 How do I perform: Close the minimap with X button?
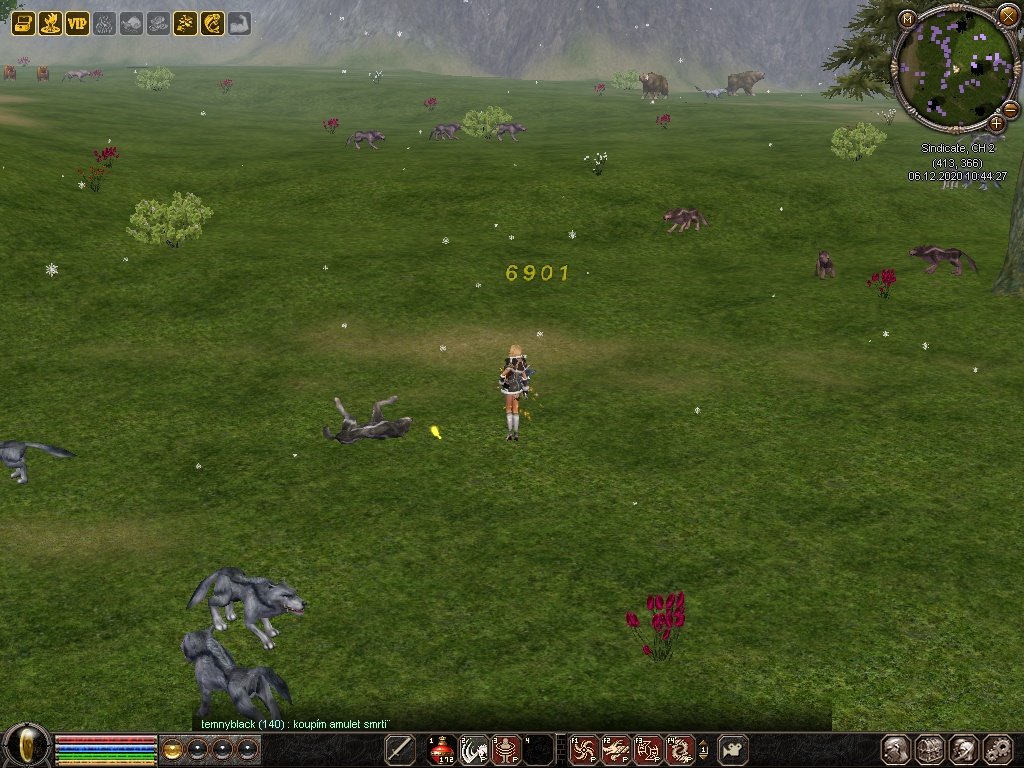click(x=1007, y=15)
